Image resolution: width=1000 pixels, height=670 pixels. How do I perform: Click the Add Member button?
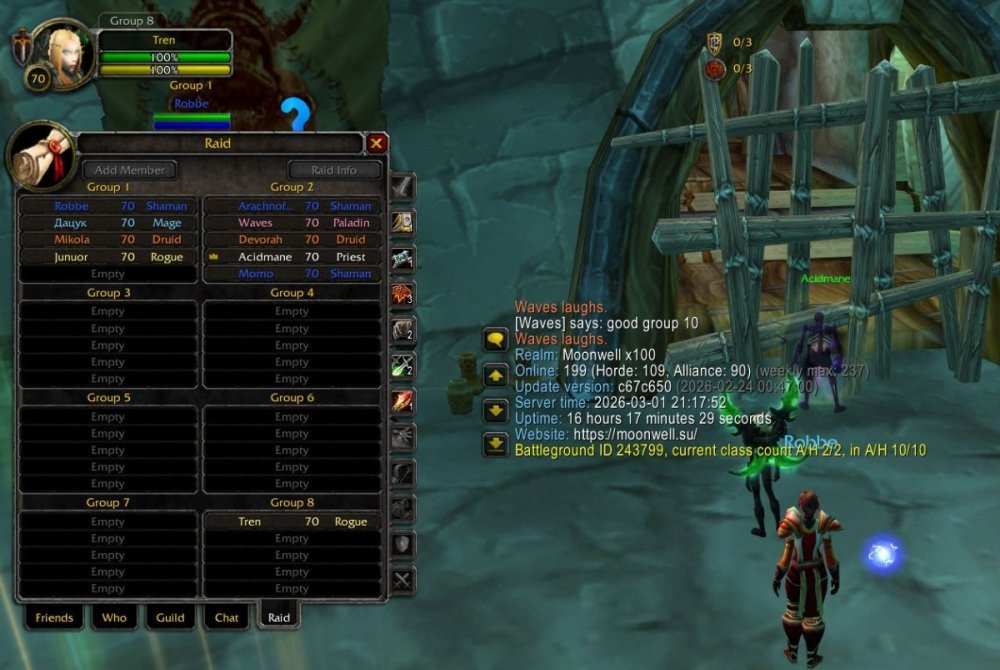click(x=129, y=170)
